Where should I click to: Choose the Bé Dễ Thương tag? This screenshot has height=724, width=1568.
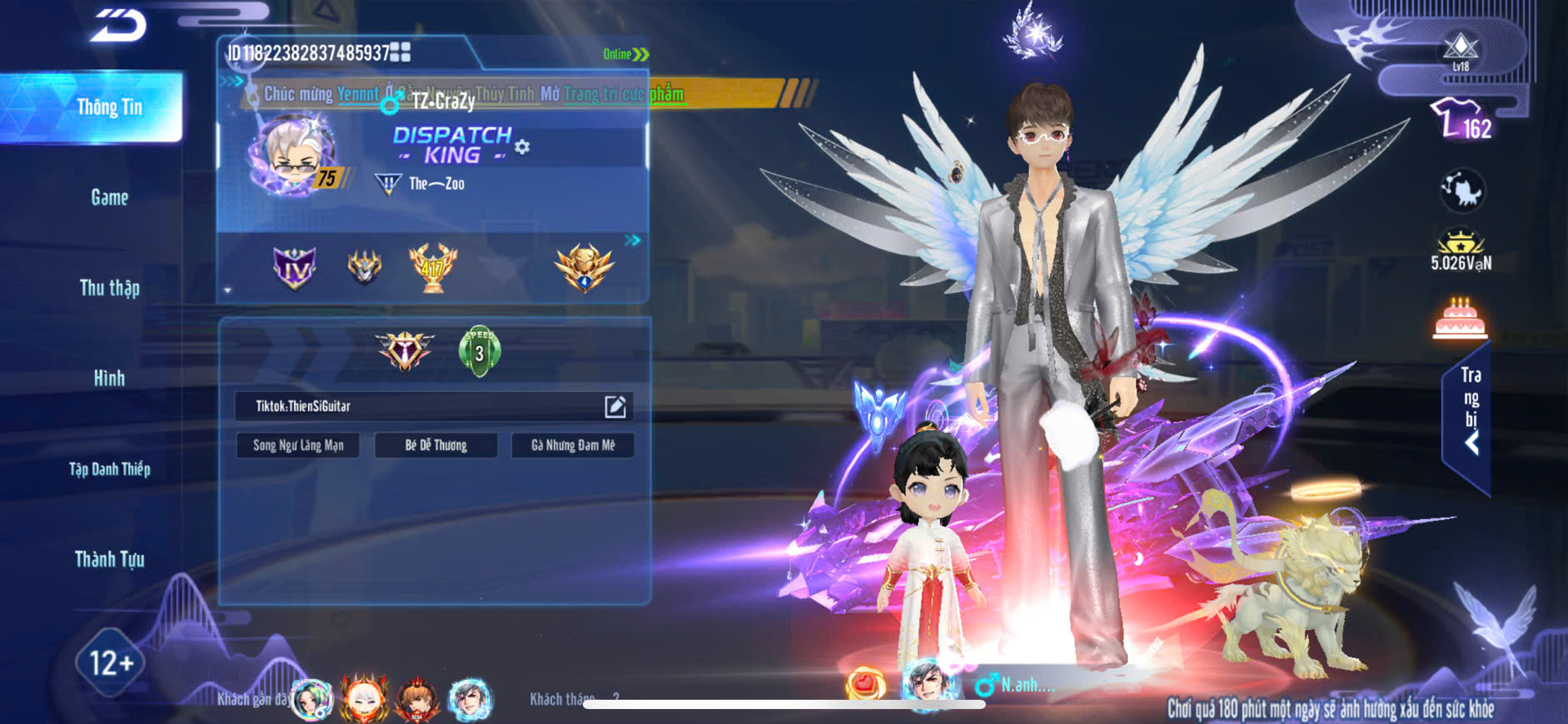(436, 445)
